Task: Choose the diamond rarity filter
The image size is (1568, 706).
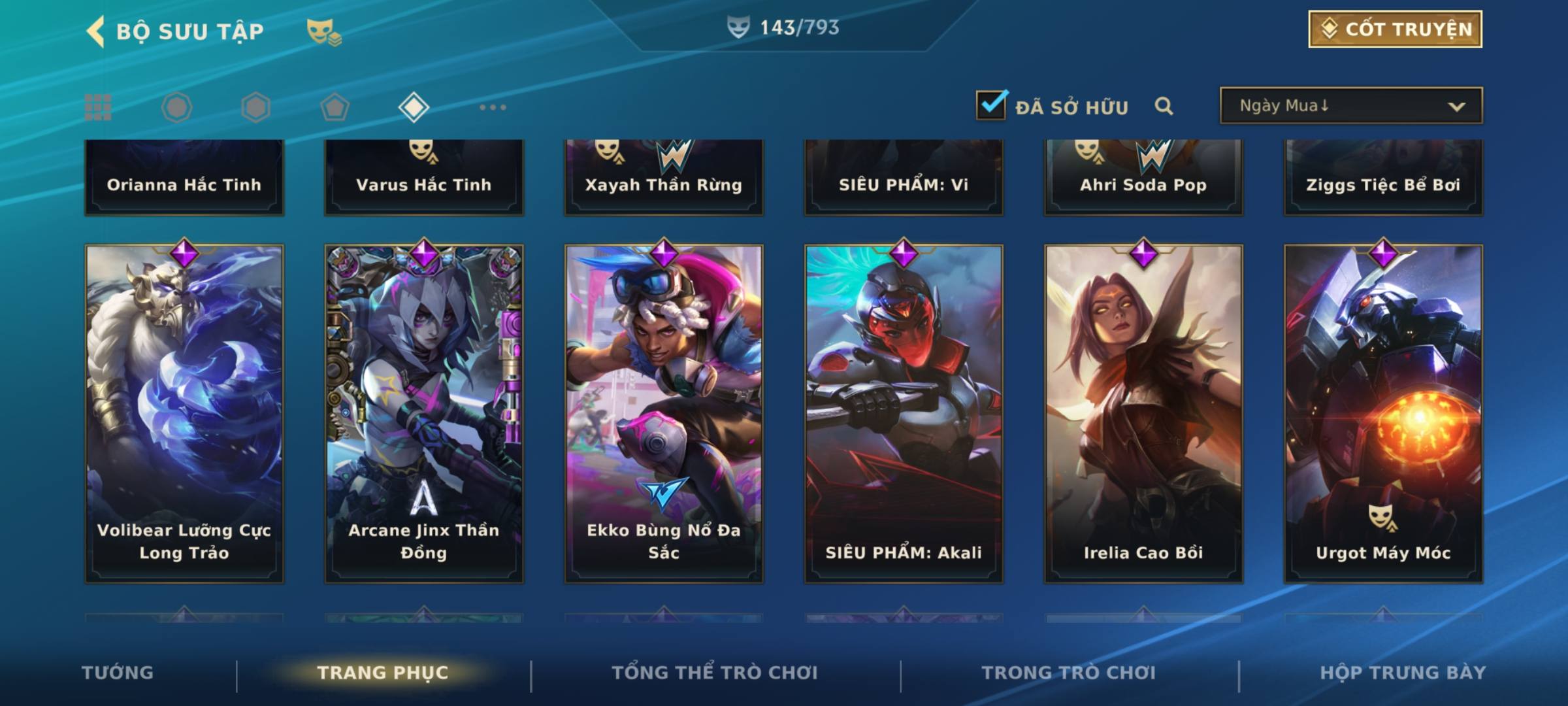Action: 414,107
